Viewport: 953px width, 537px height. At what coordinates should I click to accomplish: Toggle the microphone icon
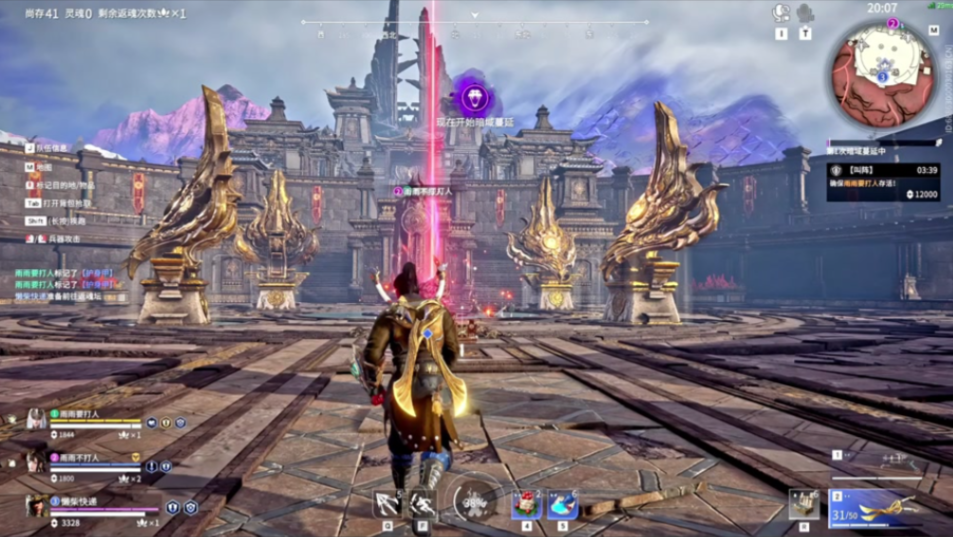805,13
